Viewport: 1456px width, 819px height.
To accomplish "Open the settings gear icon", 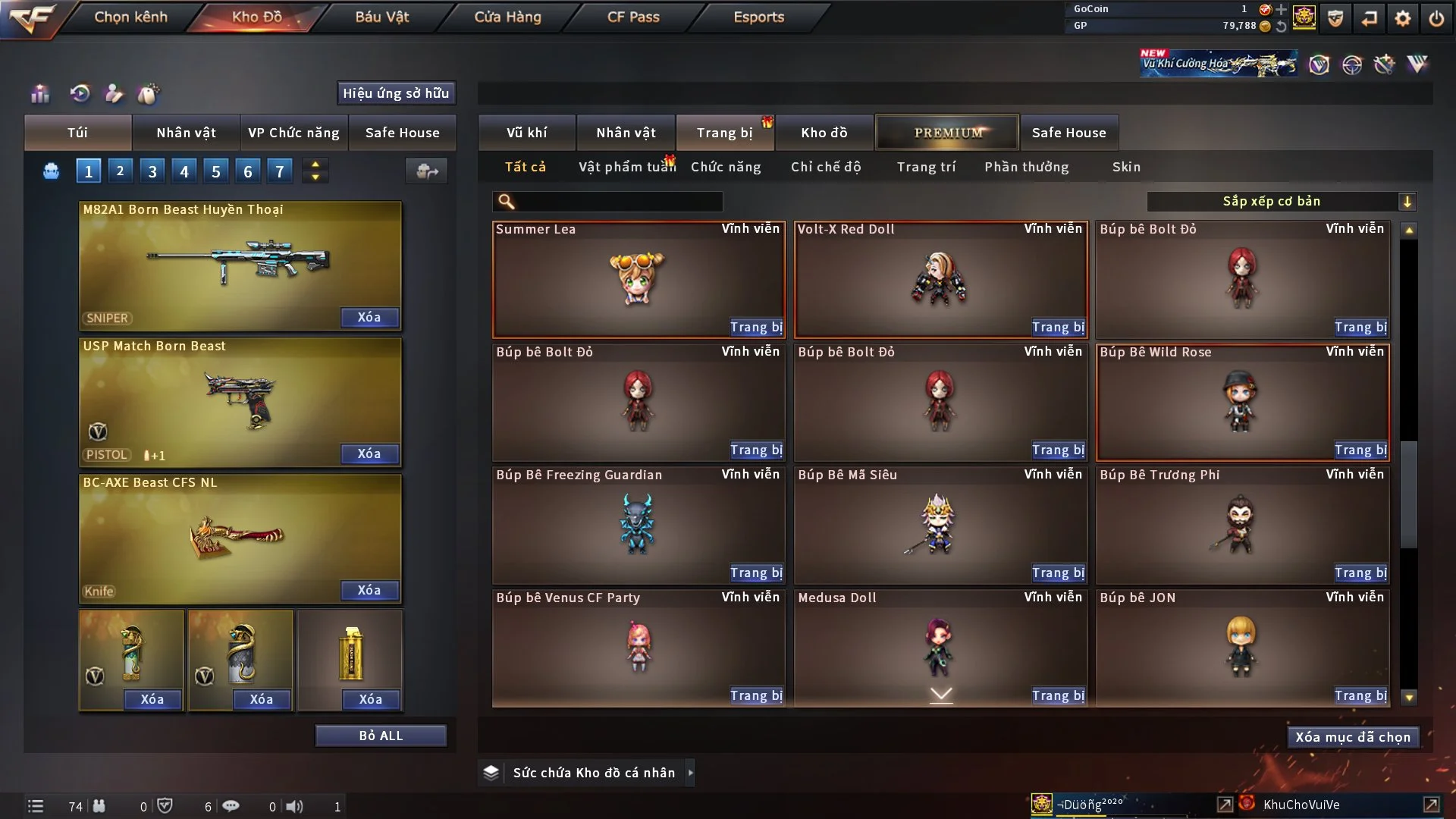I will click(x=1402, y=18).
